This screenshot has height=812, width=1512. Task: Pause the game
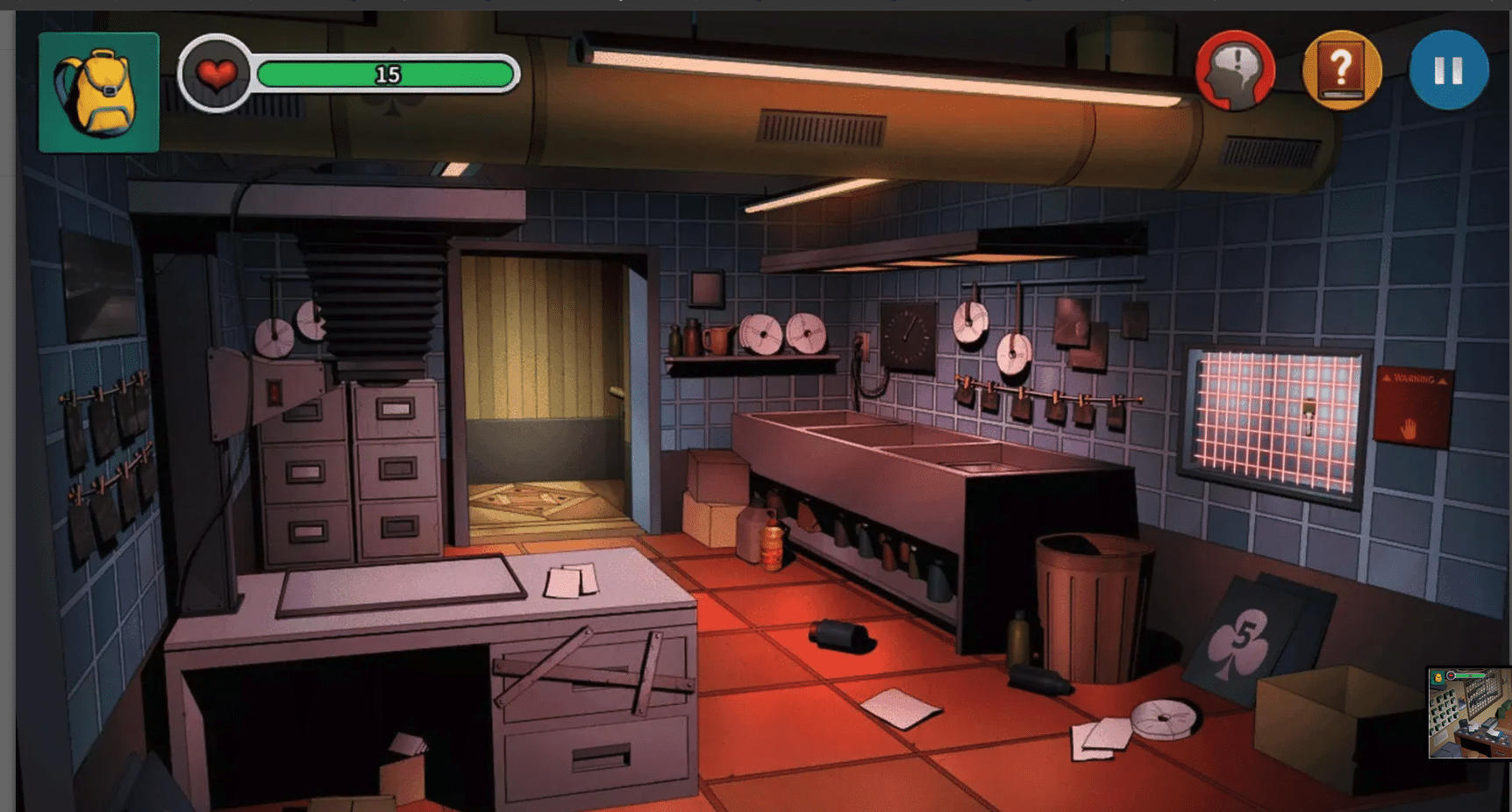coord(1448,70)
